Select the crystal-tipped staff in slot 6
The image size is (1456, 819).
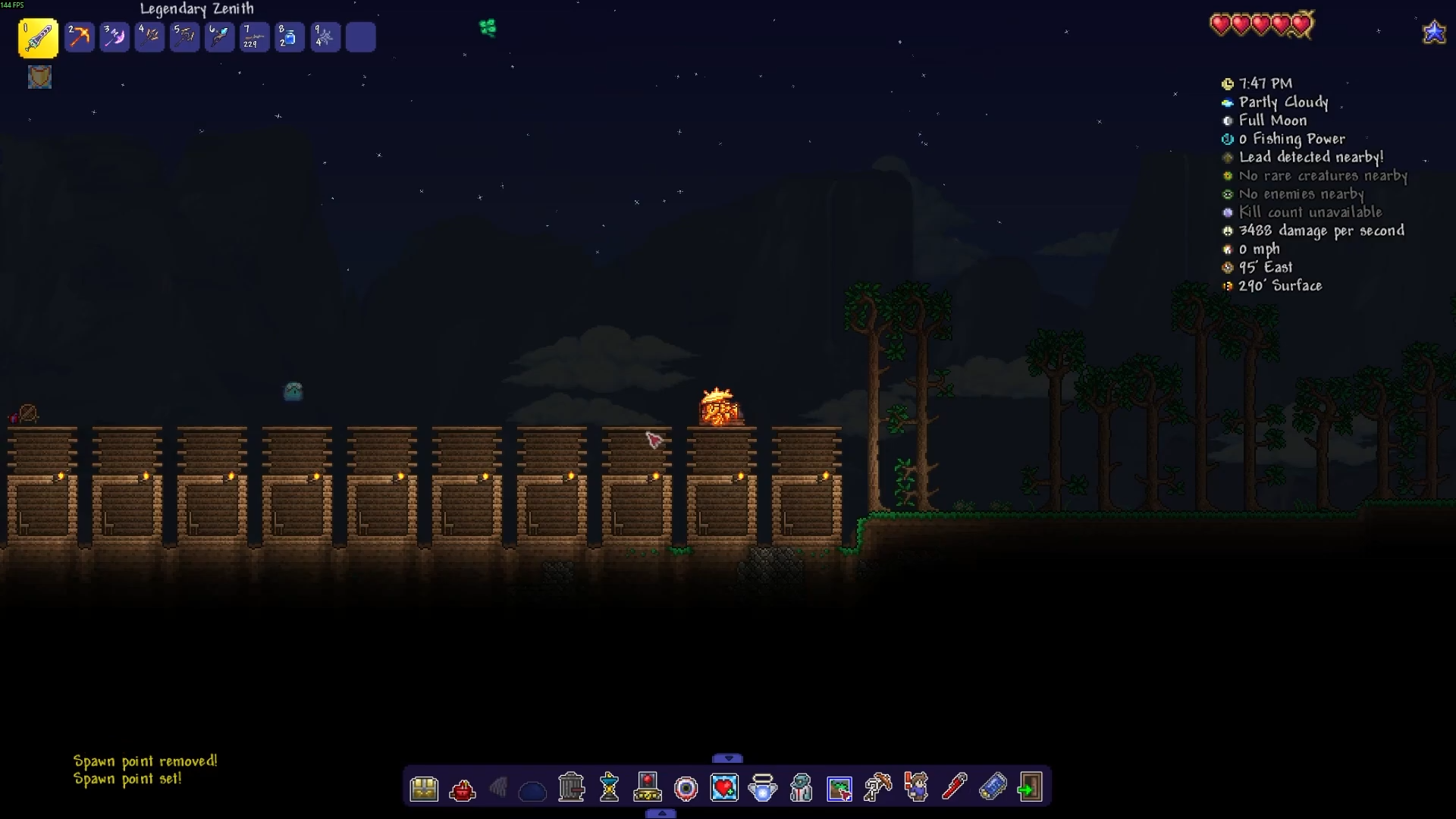pyautogui.click(x=219, y=37)
